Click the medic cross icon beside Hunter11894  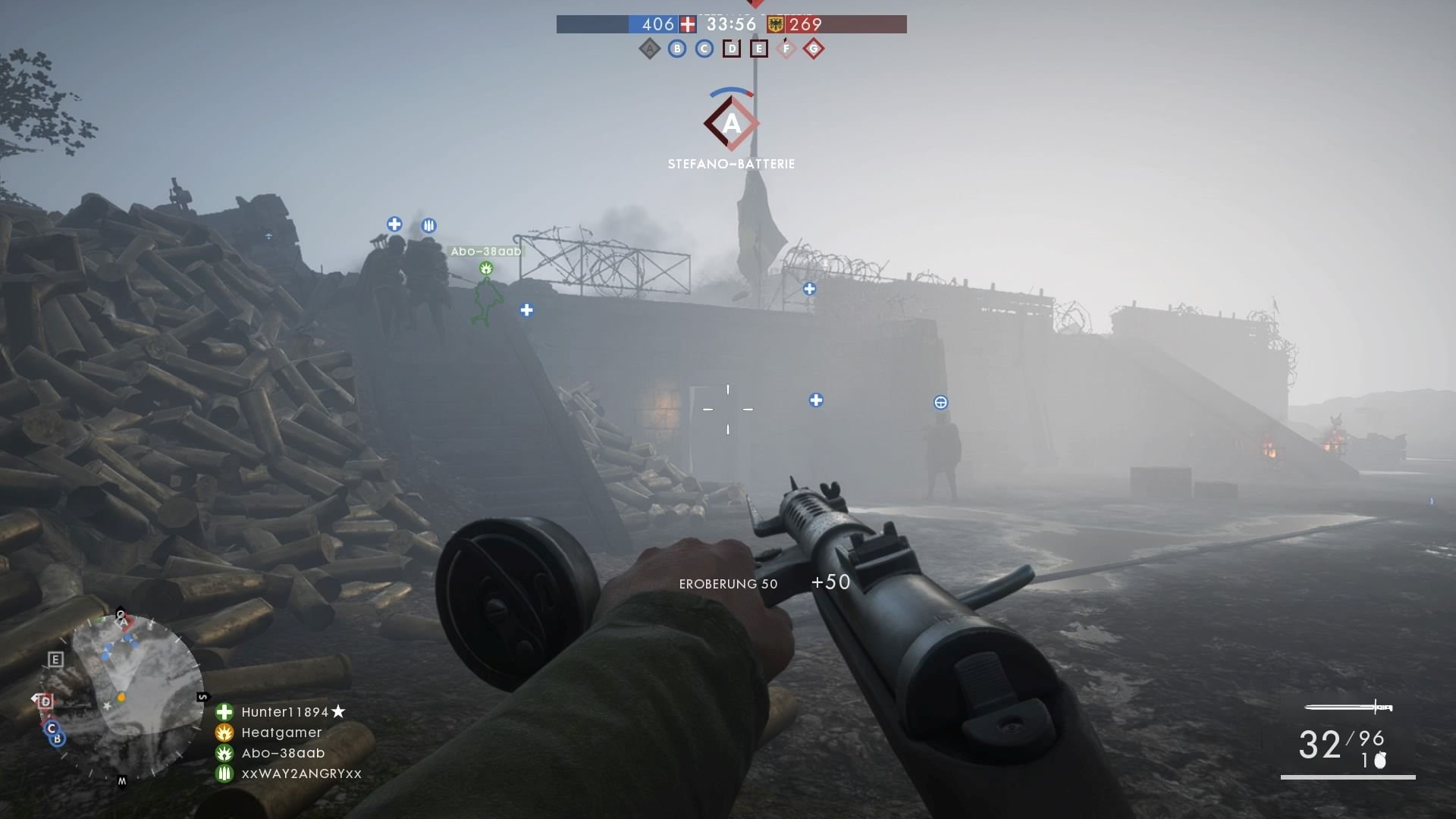[224, 711]
